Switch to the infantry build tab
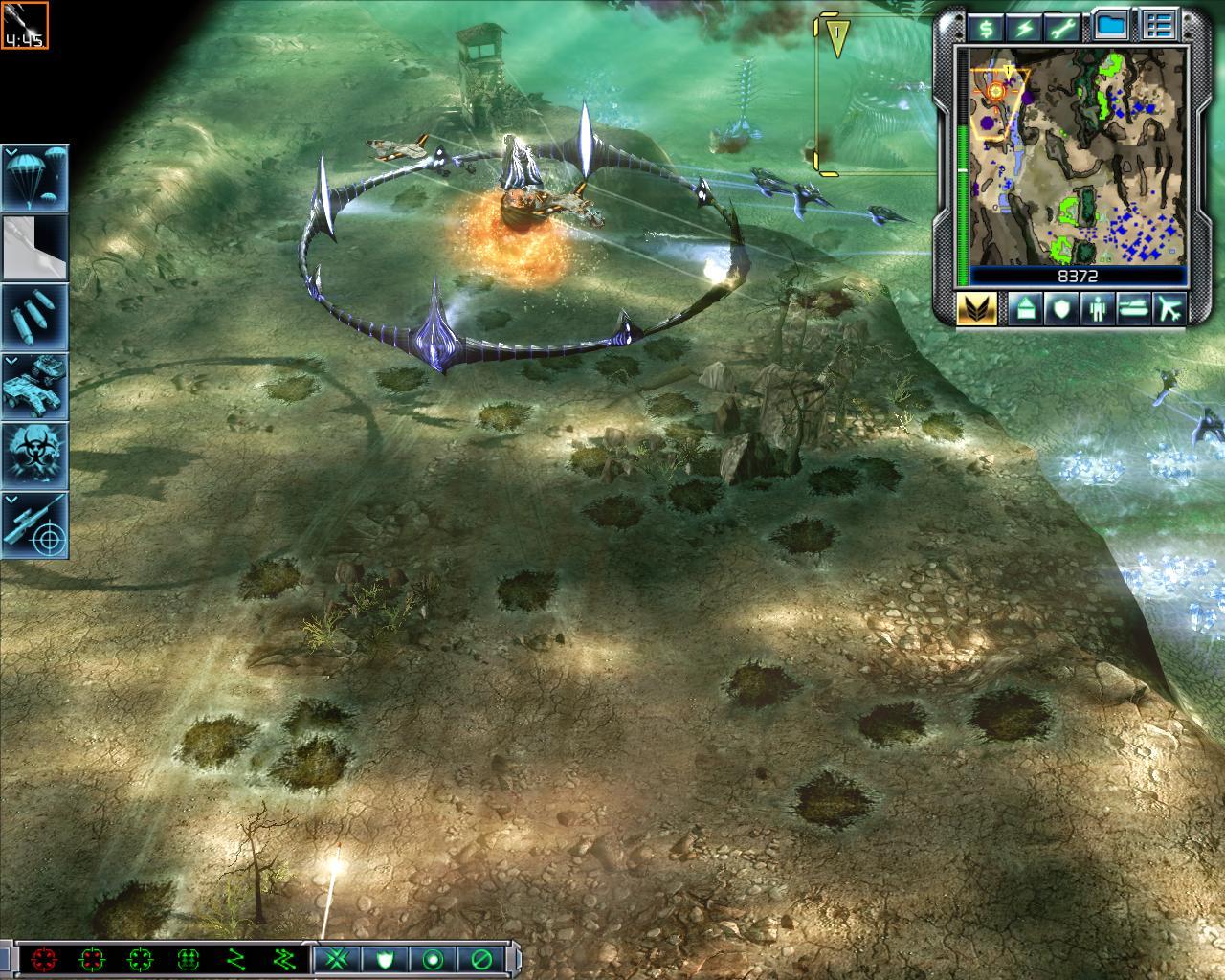Image resolution: width=1225 pixels, height=980 pixels. [1097, 309]
